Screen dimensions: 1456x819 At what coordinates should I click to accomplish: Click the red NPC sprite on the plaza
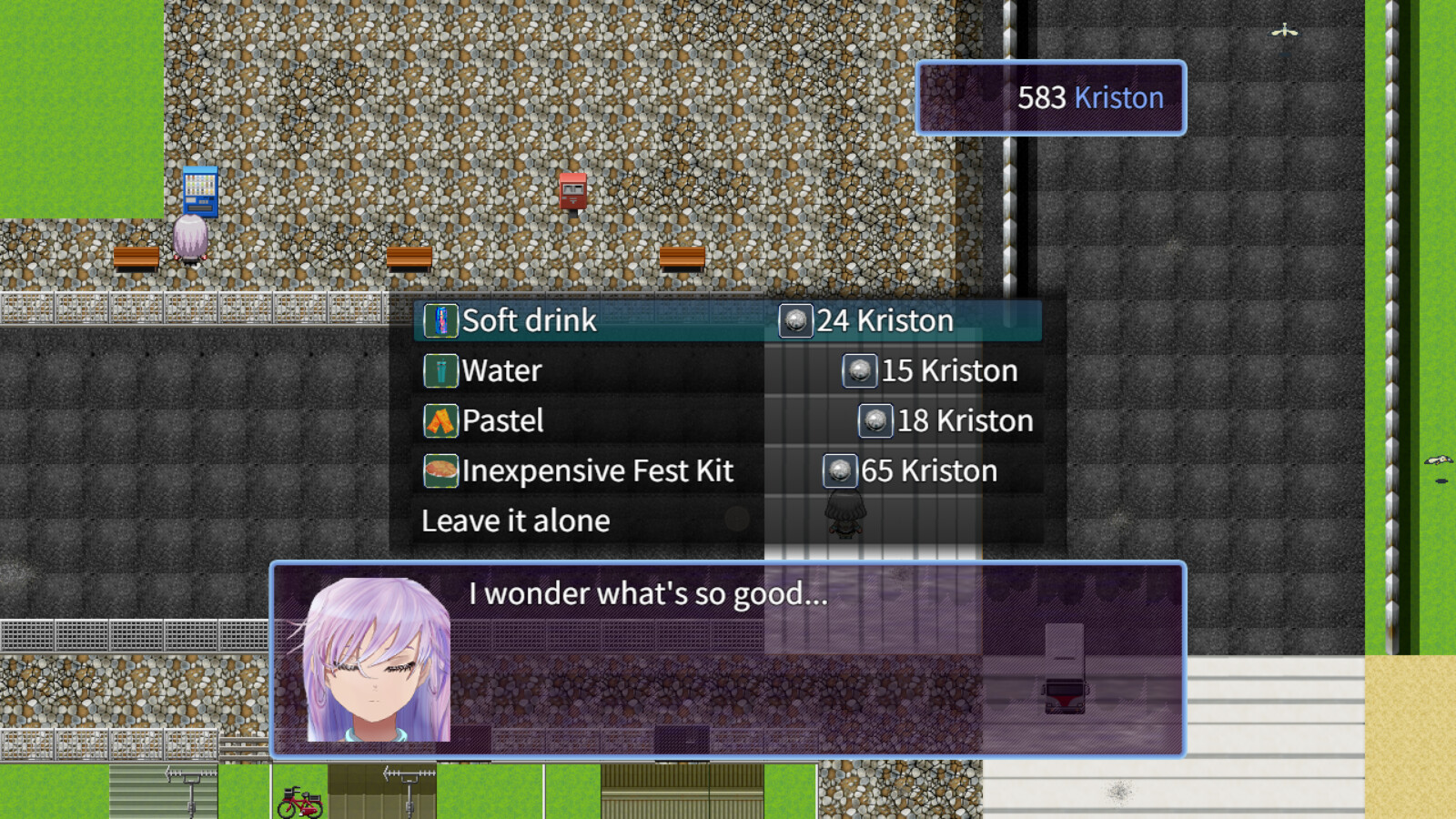(571, 191)
